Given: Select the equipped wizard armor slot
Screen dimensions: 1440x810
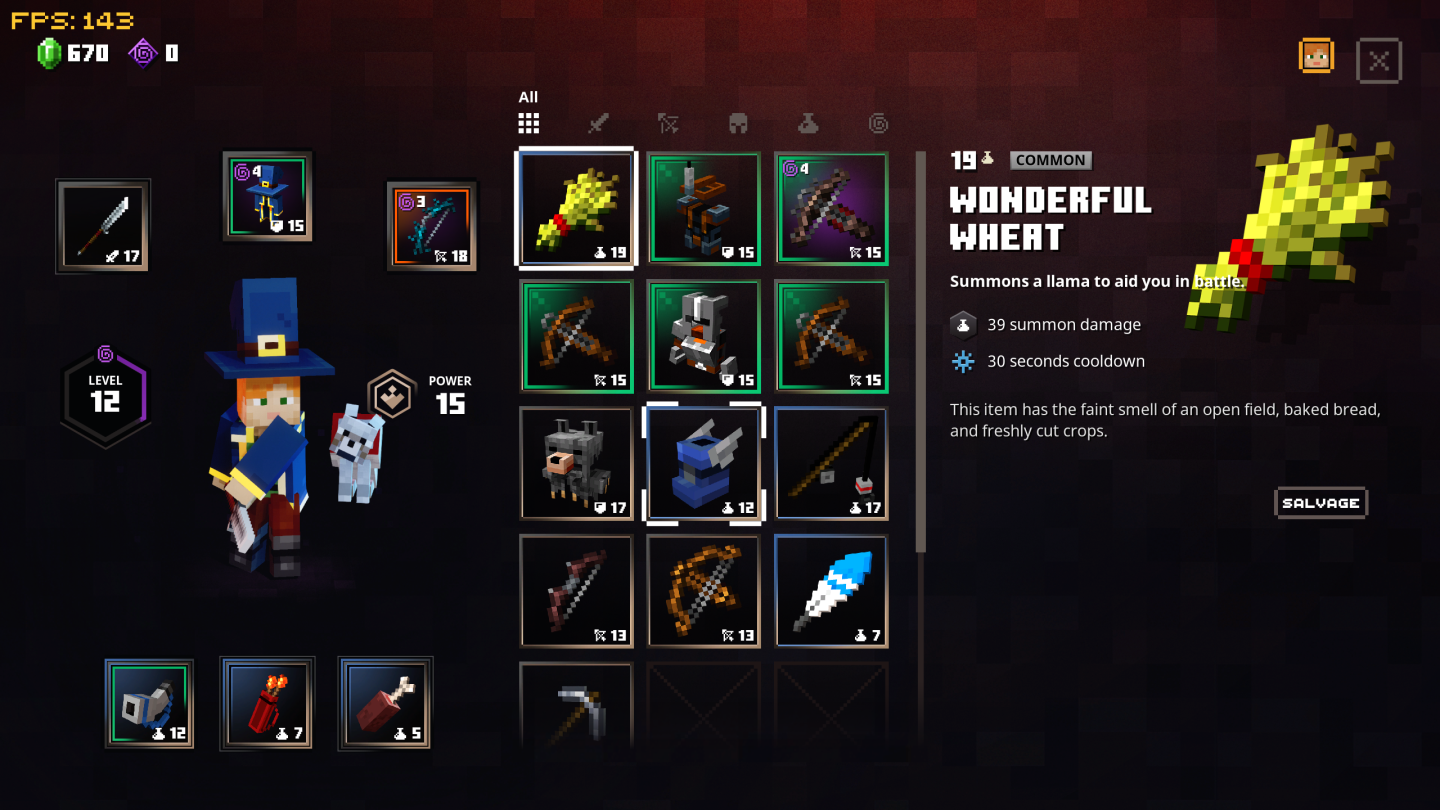Looking at the screenshot, I should tap(267, 196).
